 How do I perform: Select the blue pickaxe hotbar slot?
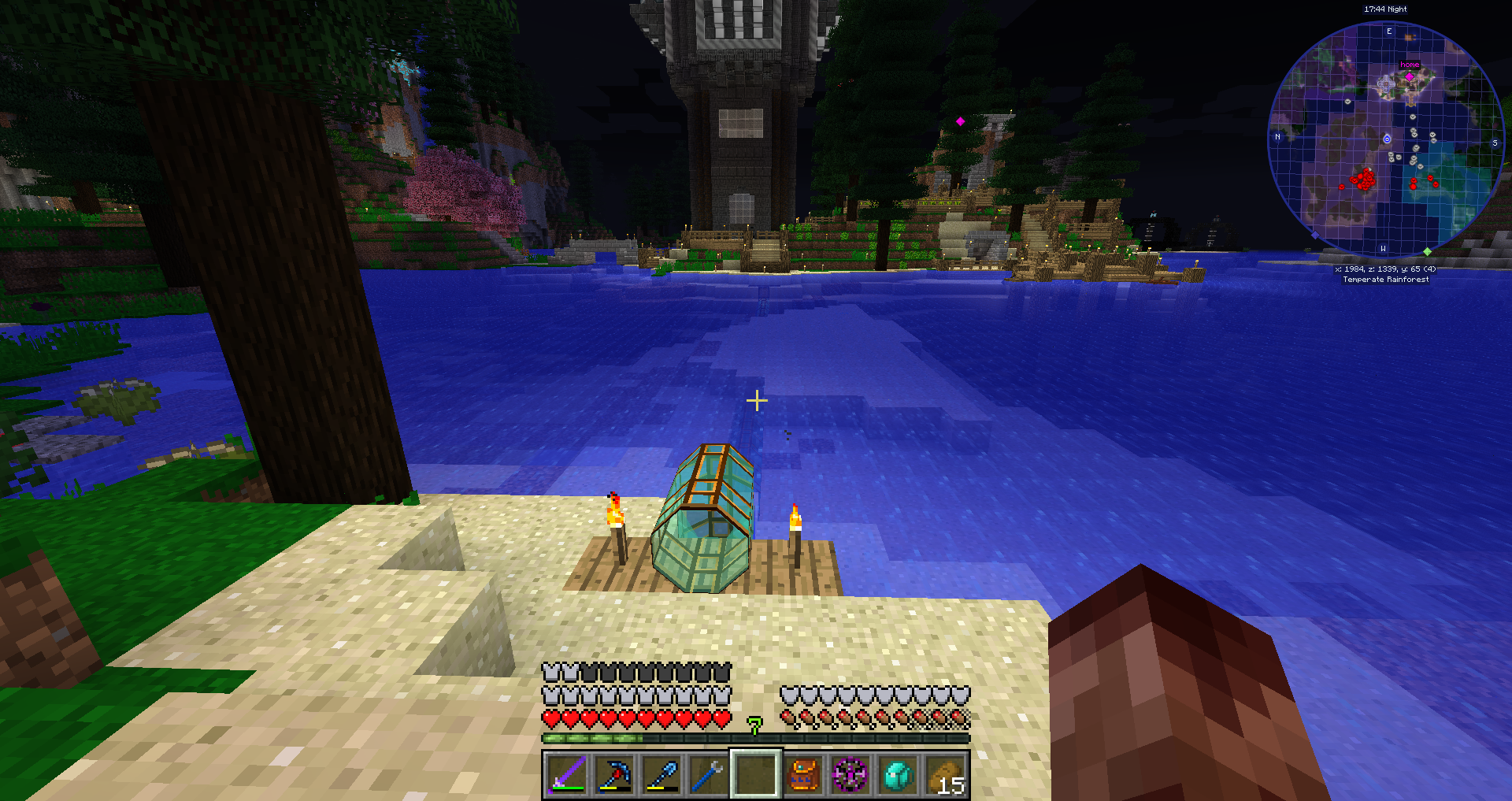coord(613,775)
